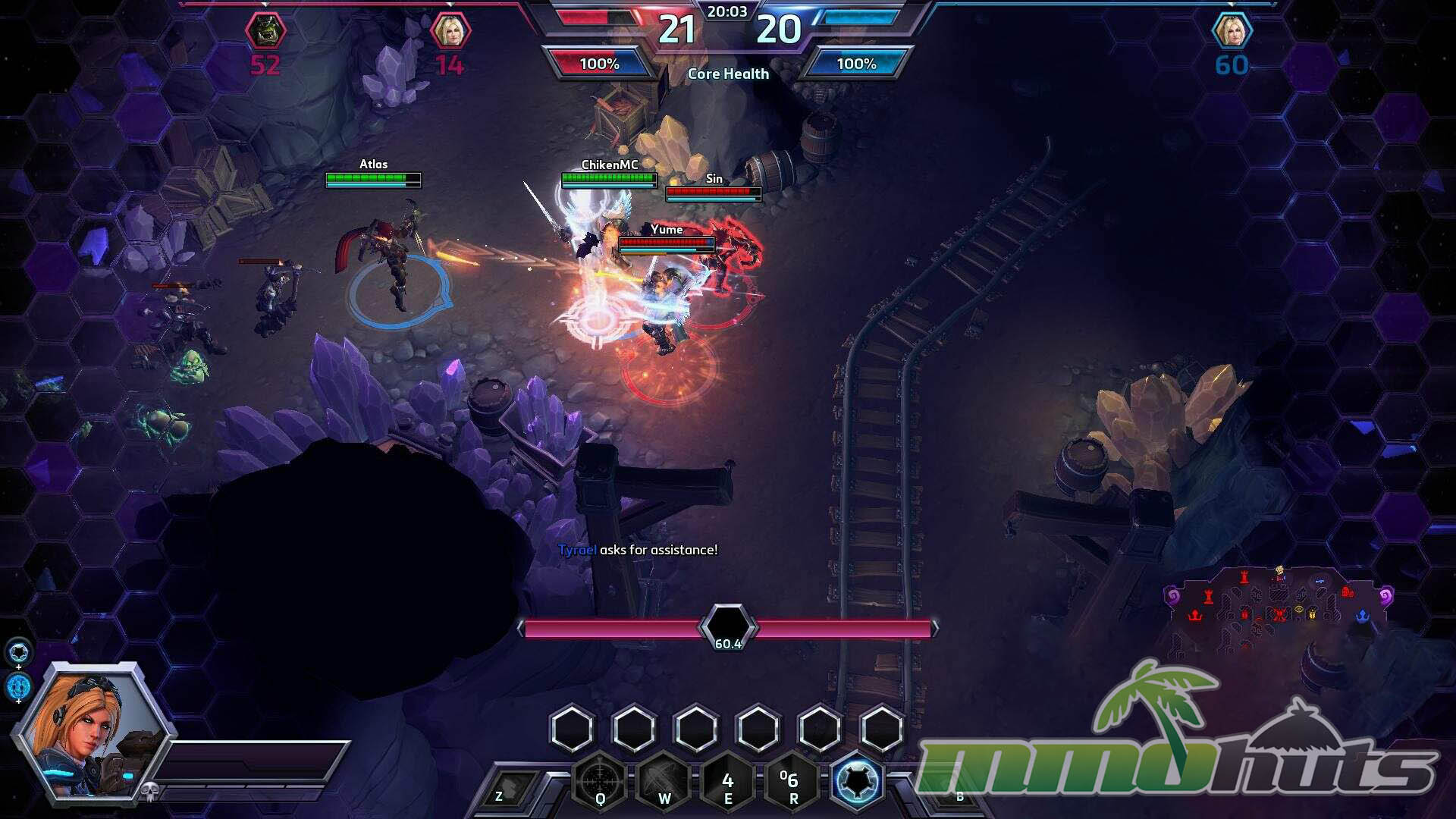Screen dimensions: 1456x819
Task: Click the glowing blue trait ability icon
Action: (x=857, y=780)
